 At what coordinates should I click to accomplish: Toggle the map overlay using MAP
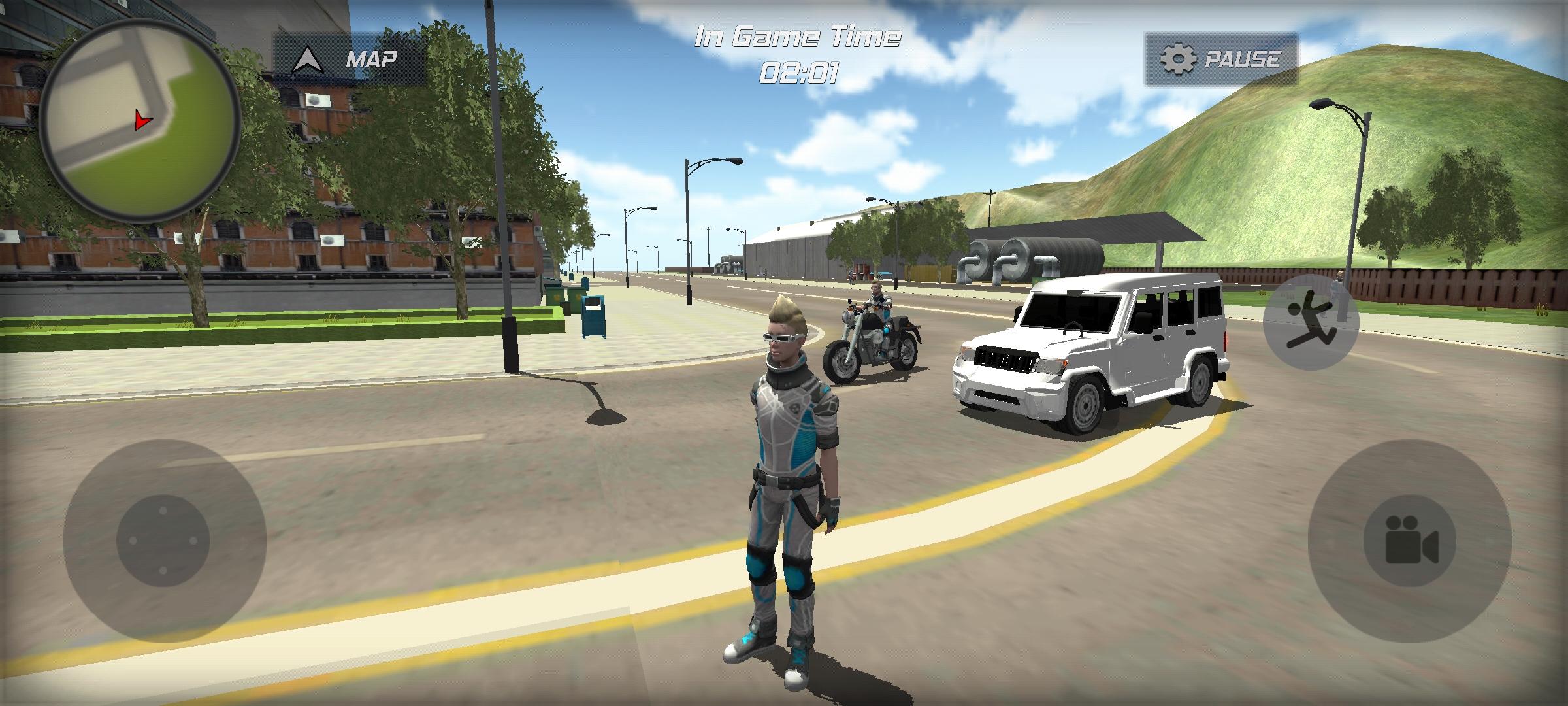click(370, 59)
